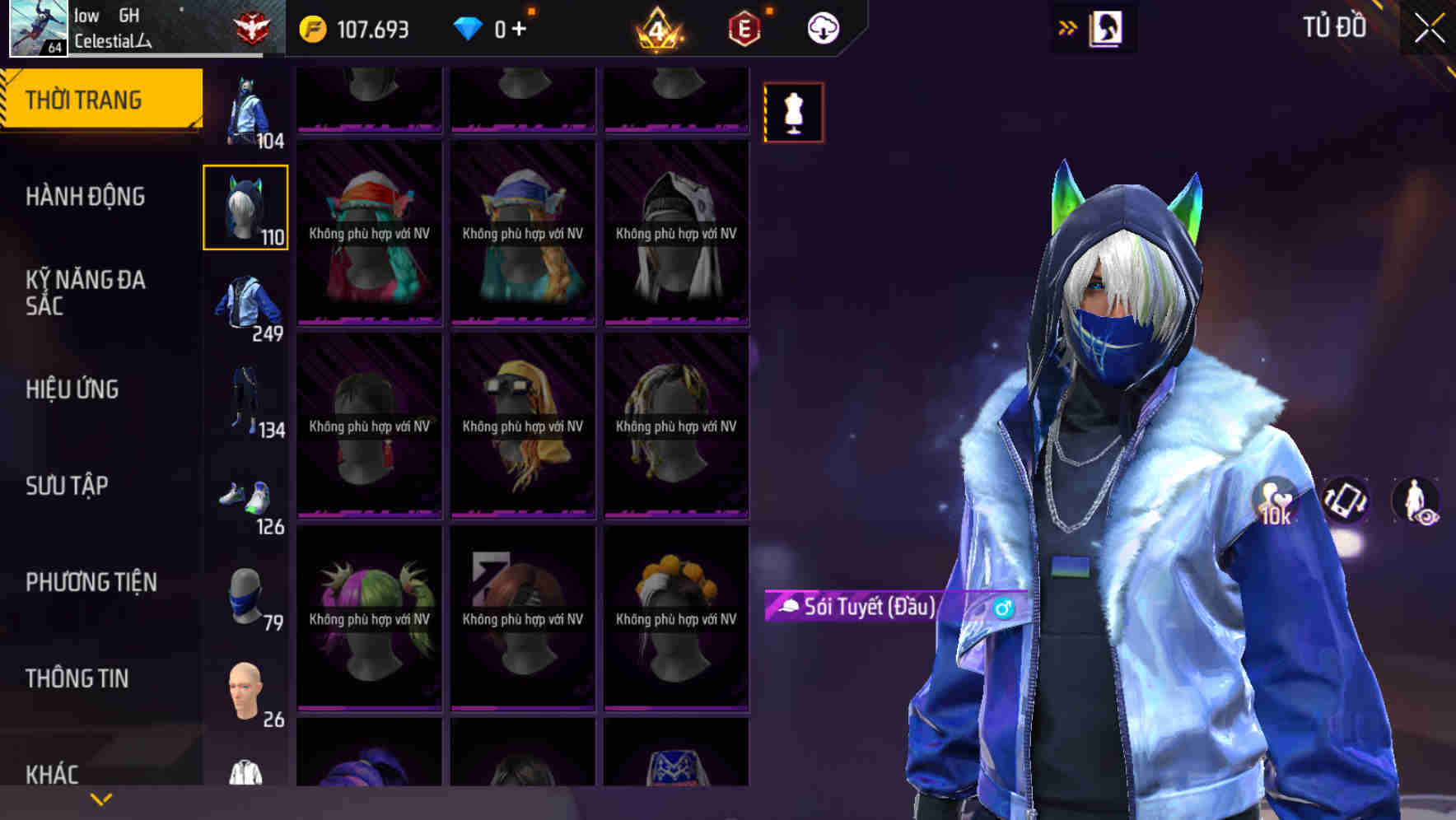Expand the sidebar with the yellow bottom chevron

[99, 798]
